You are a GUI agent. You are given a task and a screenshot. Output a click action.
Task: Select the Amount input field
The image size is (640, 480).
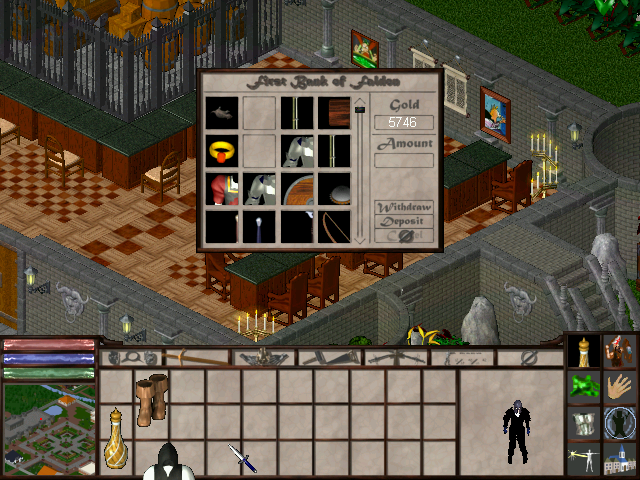tap(404, 160)
